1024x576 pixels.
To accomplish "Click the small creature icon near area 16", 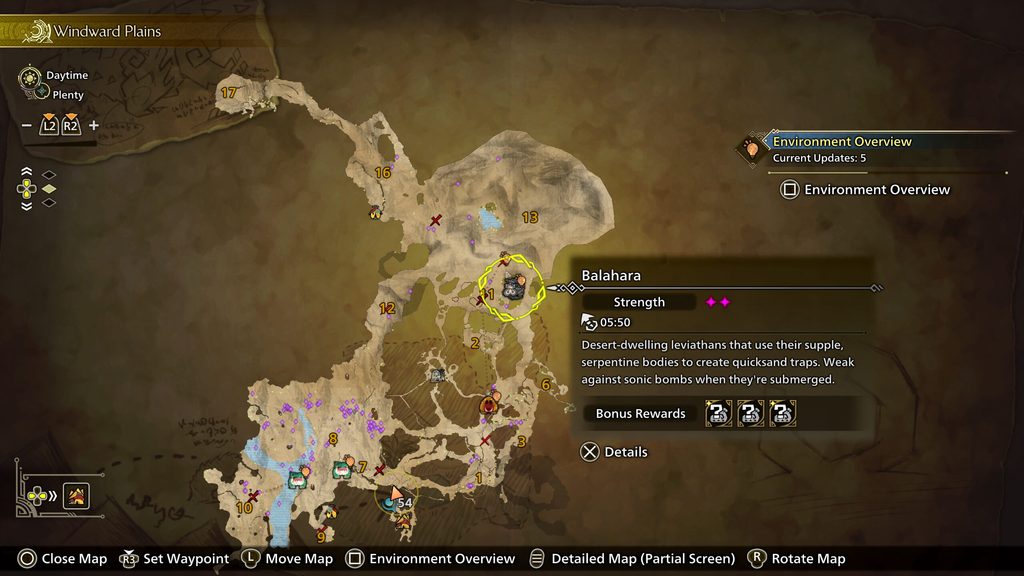I will click(375, 211).
